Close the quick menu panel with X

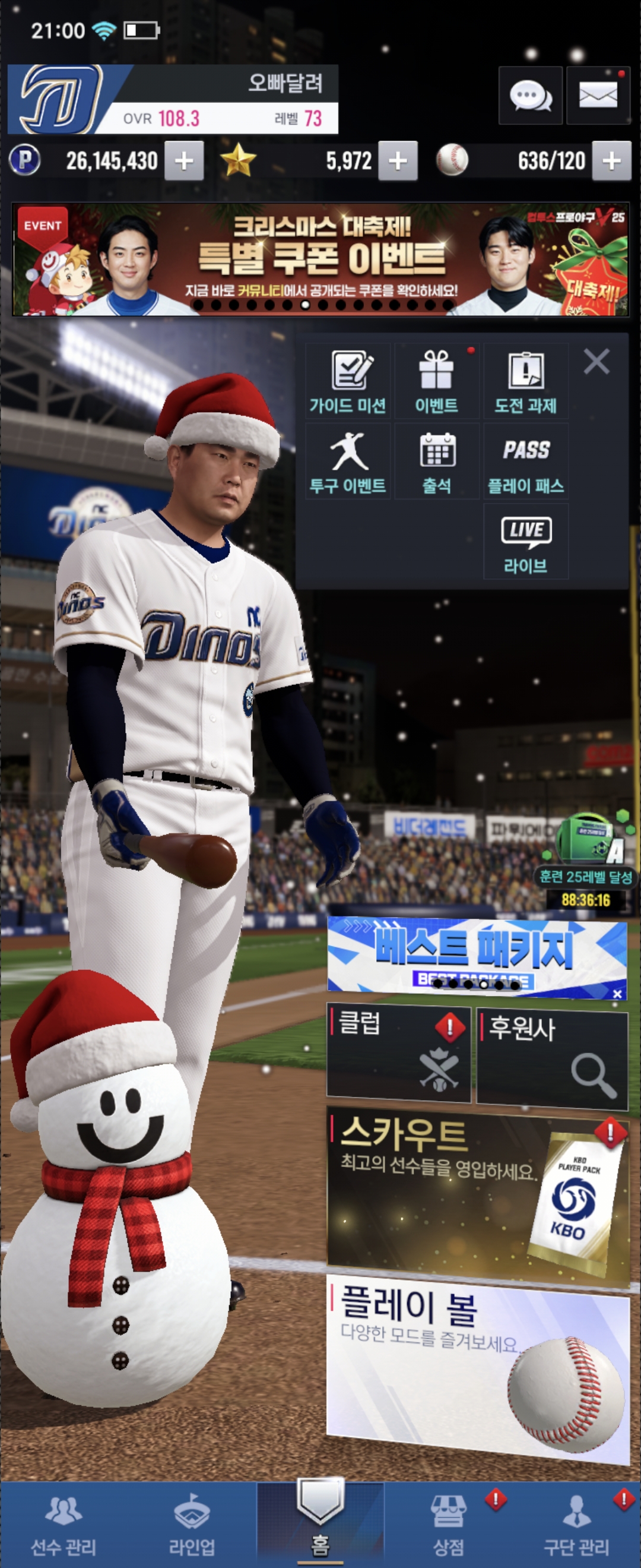[x=596, y=362]
